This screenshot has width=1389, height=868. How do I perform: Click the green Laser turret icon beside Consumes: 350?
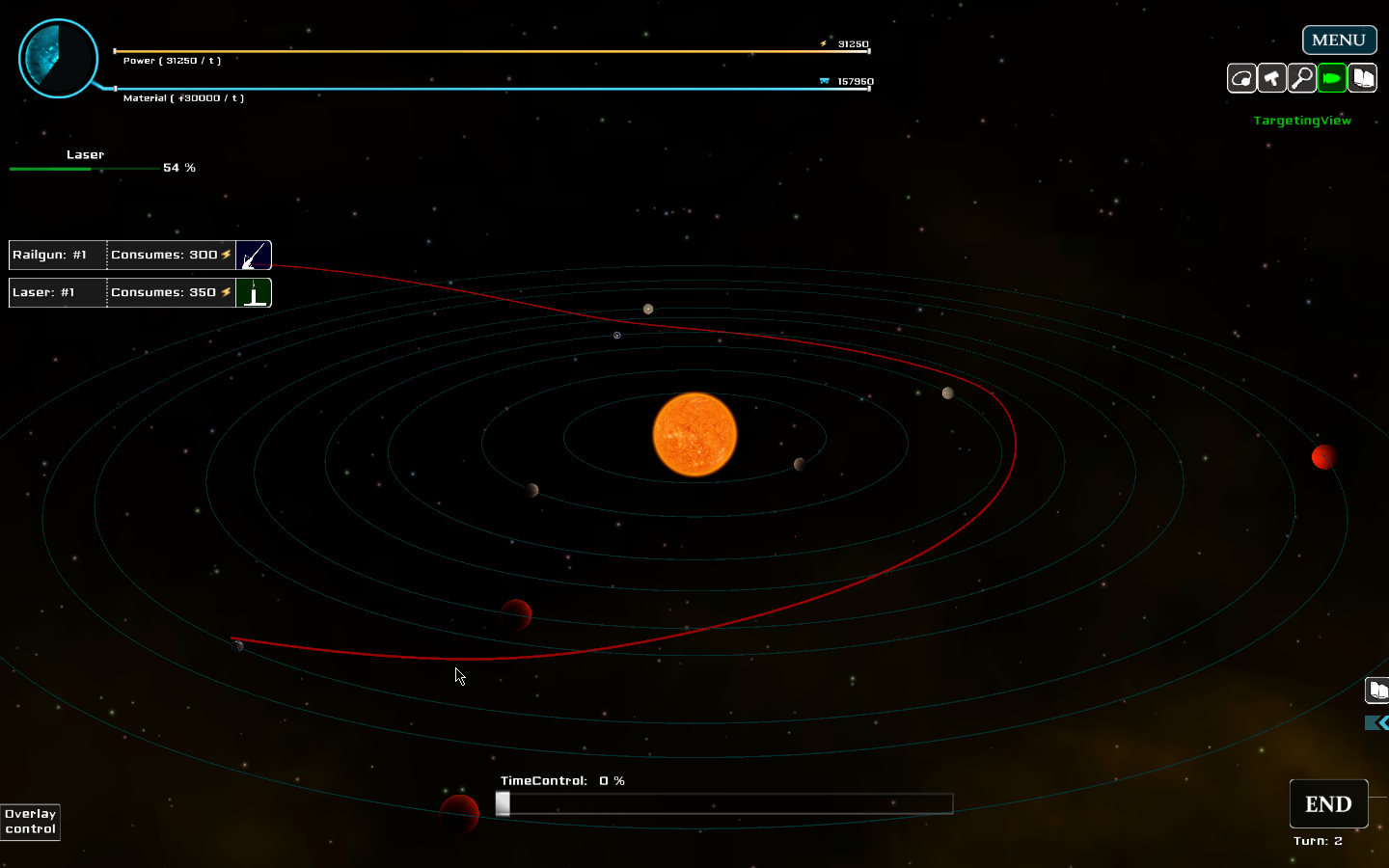pos(254,292)
